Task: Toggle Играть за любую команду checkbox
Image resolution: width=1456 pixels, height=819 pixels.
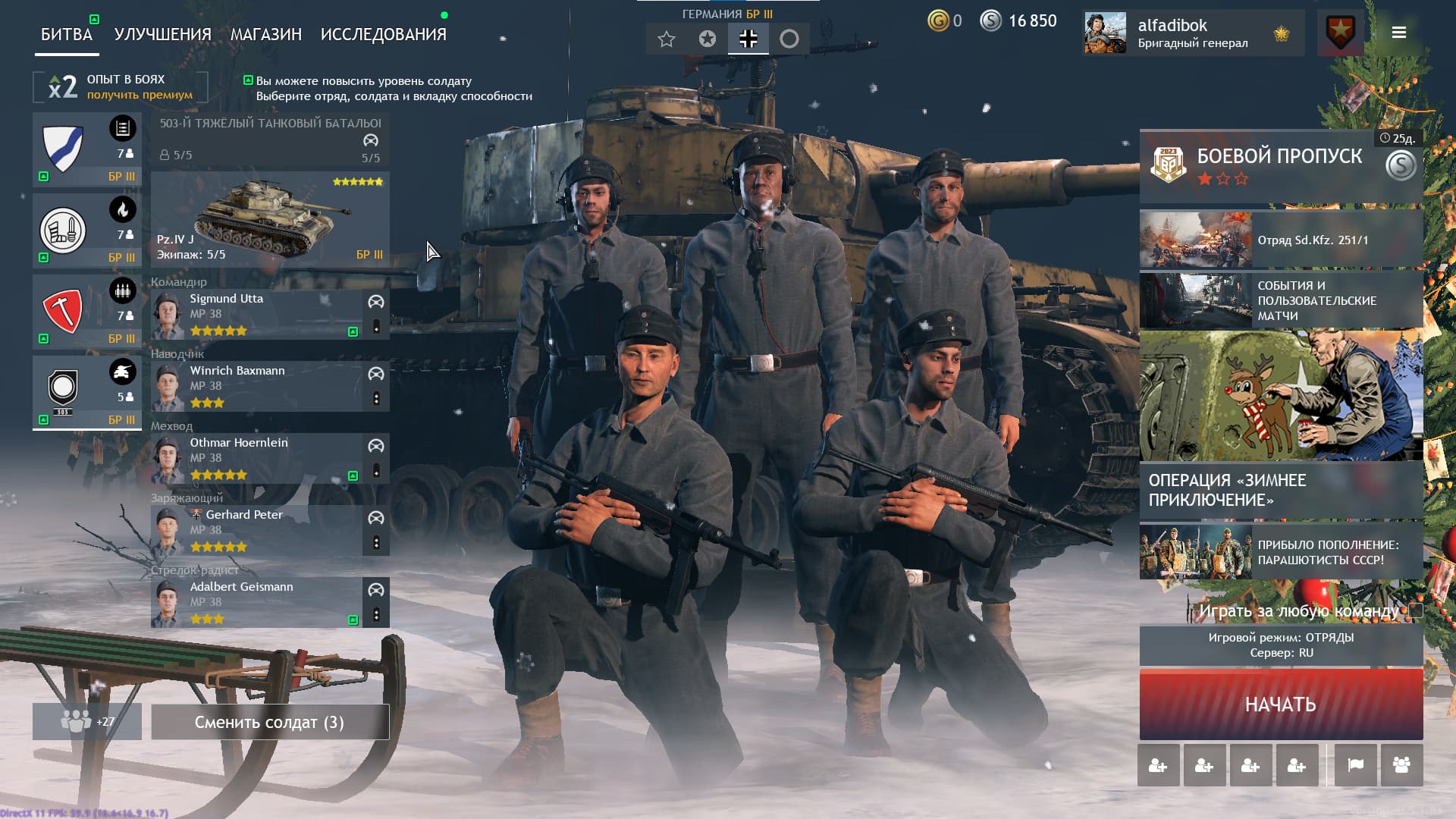Action: (x=1416, y=610)
